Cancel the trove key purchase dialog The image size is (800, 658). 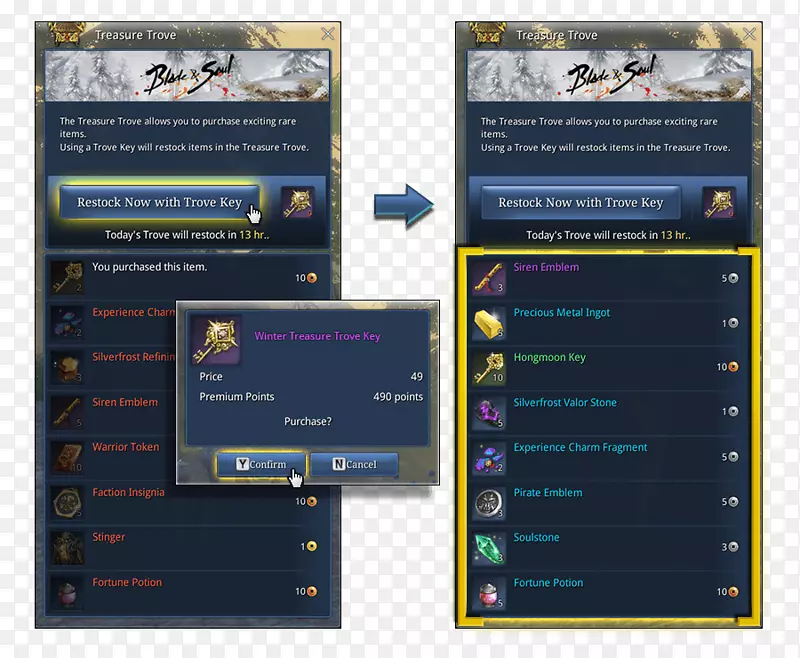(354, 464)
